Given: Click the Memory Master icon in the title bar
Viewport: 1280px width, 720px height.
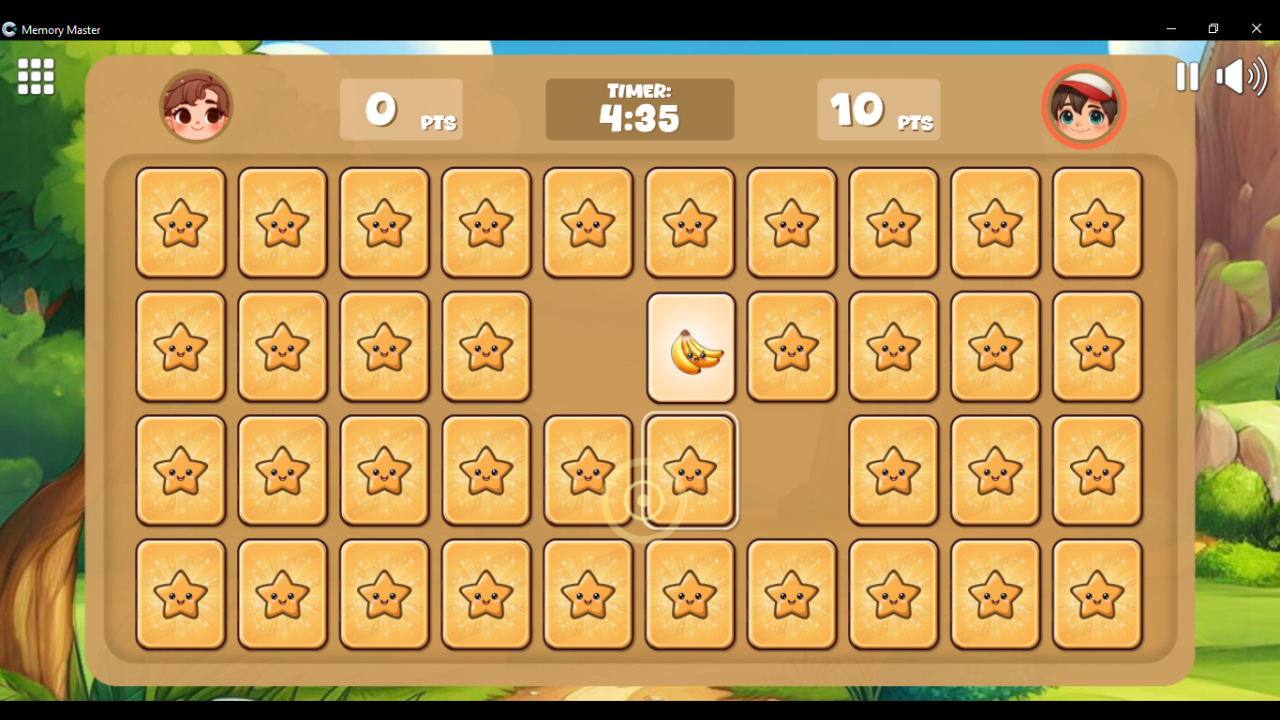Looking at the screenshot, I should 10,29.
